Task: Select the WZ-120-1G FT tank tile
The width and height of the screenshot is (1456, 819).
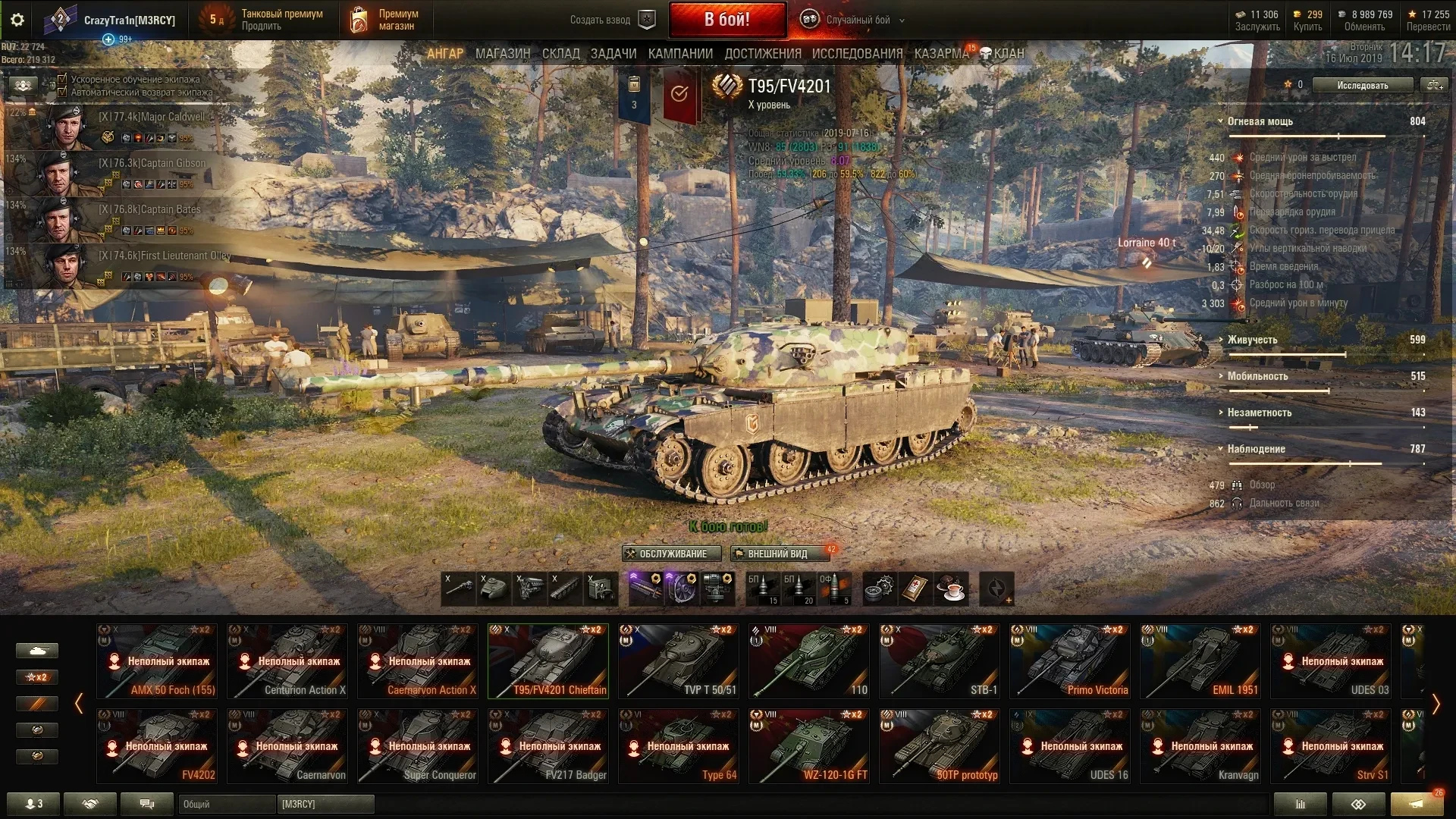Action: pyautogui.click(x=808, y=745)
